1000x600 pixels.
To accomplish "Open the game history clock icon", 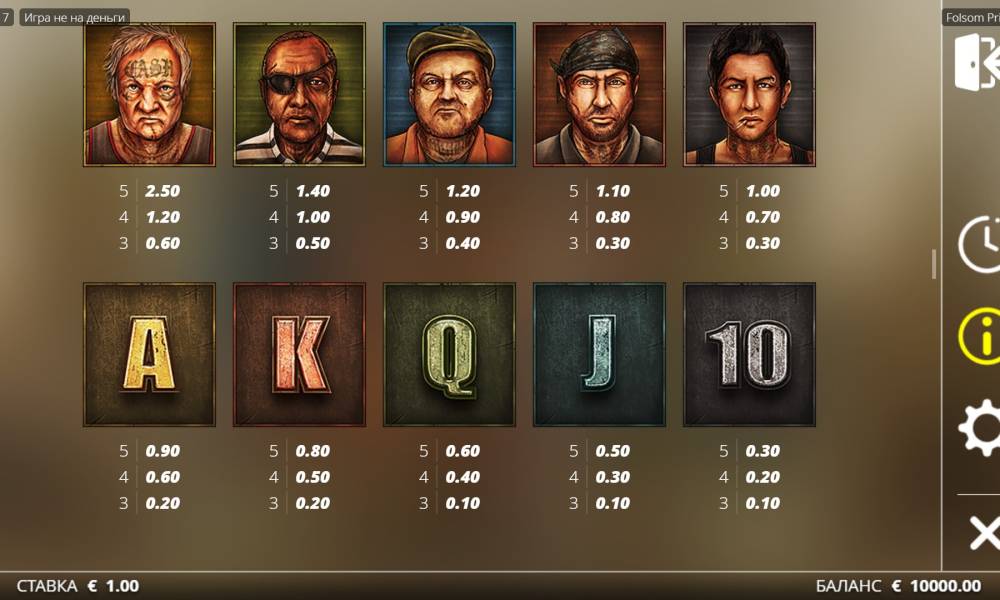I will click(980, 243).
